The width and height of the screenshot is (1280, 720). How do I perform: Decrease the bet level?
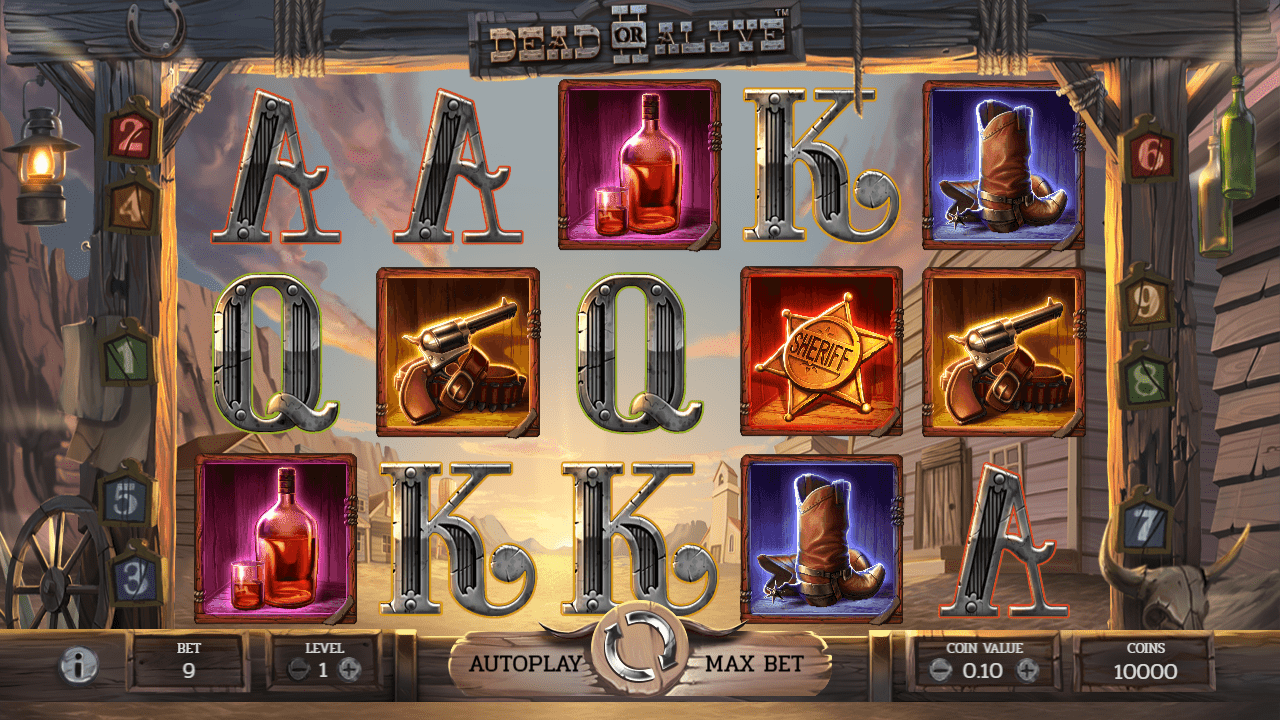point(298,671)
